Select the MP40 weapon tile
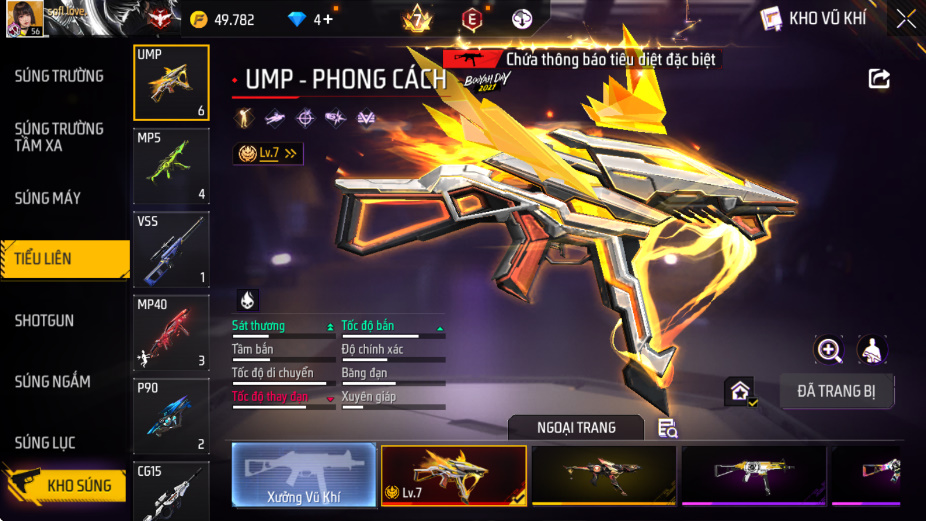The height and width of the screenshot is (521, 926). coord(171,332)
